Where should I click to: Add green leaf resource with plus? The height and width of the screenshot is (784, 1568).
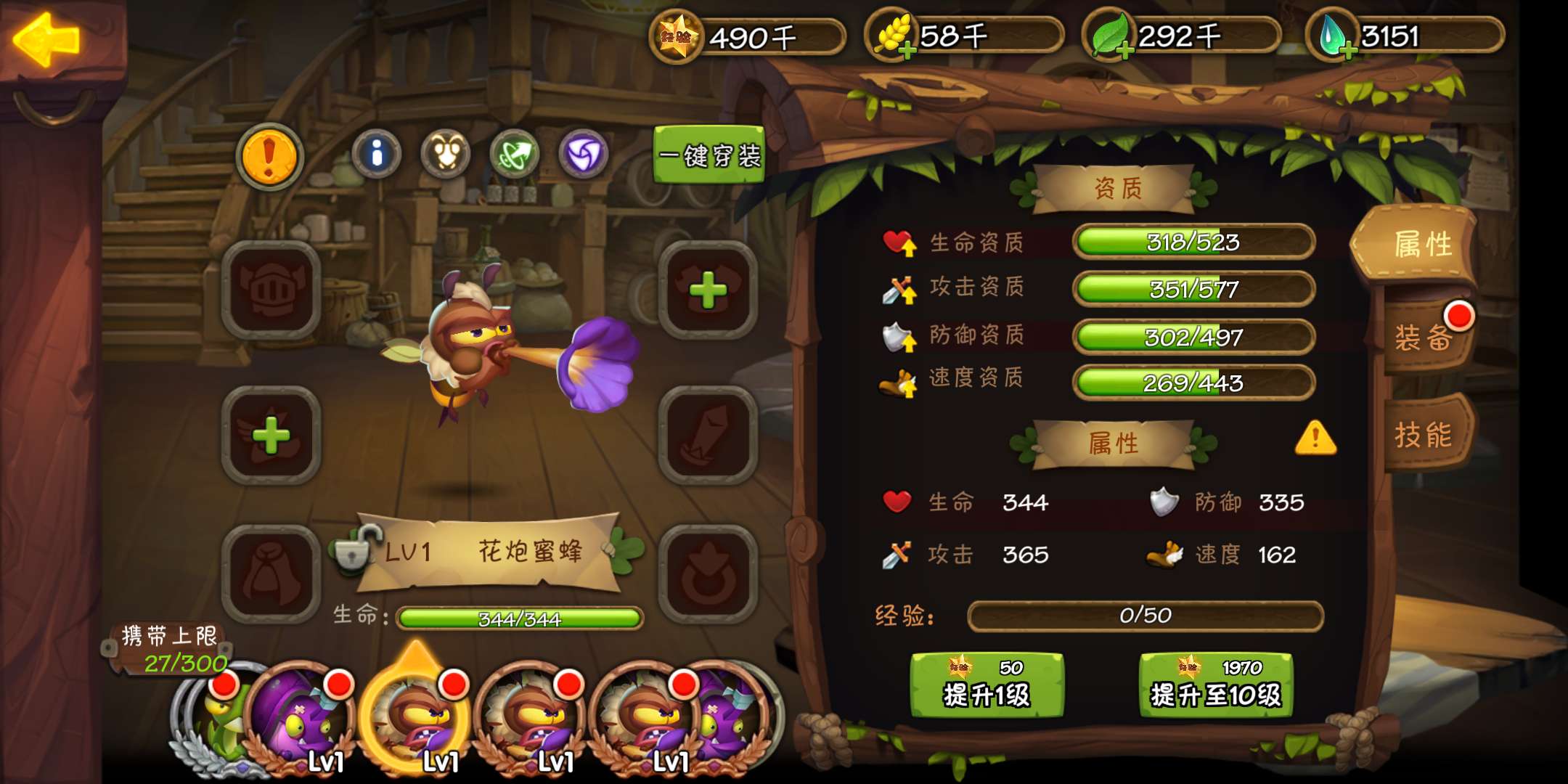tap(1124, 49)
